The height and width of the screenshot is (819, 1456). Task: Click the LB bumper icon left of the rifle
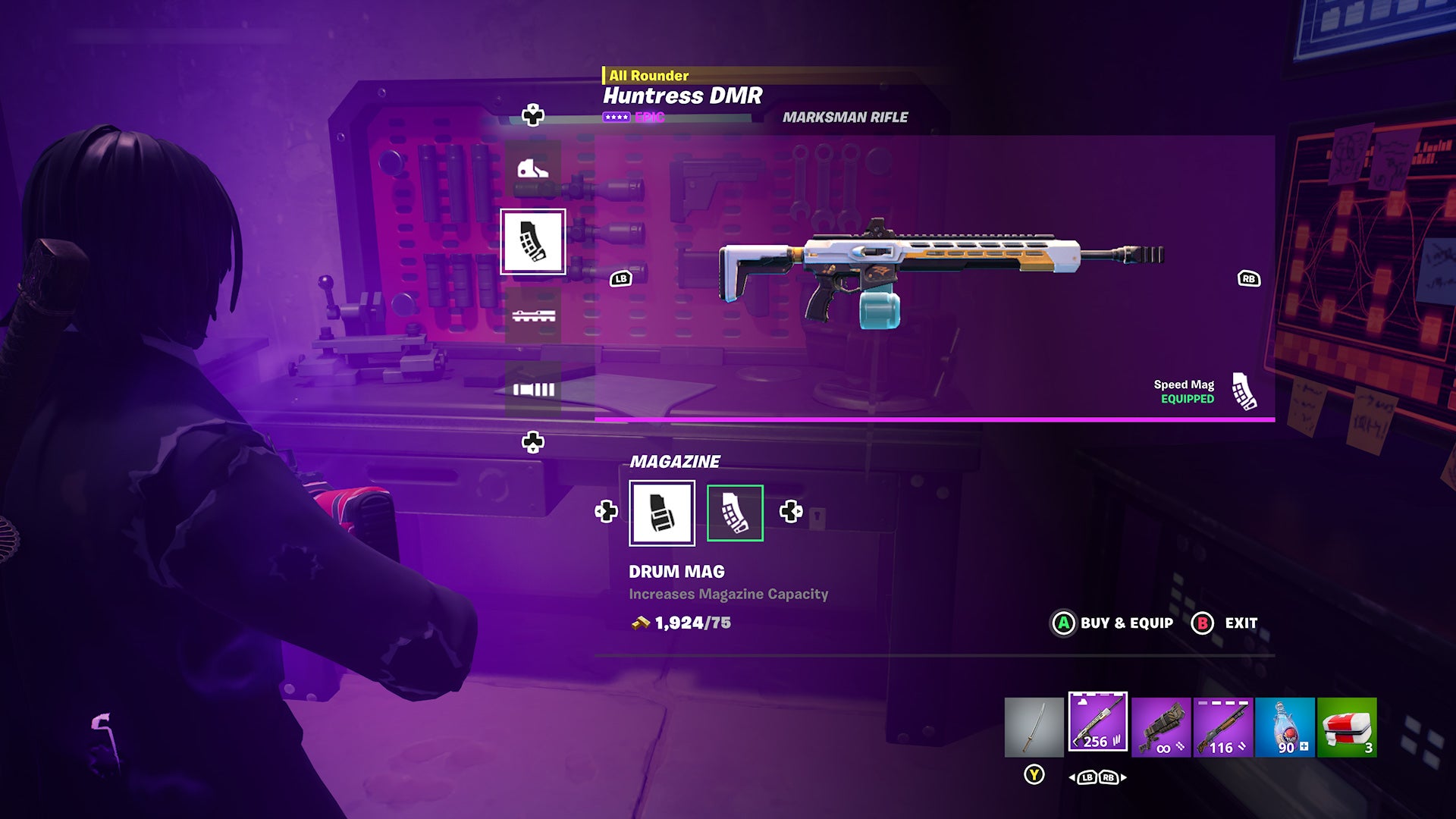click(620, 279)
